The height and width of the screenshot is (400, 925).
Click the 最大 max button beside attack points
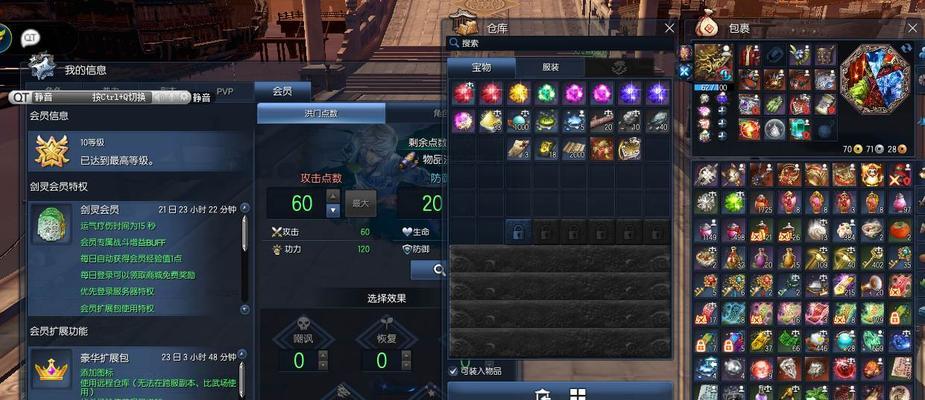[x=360, y=204]
